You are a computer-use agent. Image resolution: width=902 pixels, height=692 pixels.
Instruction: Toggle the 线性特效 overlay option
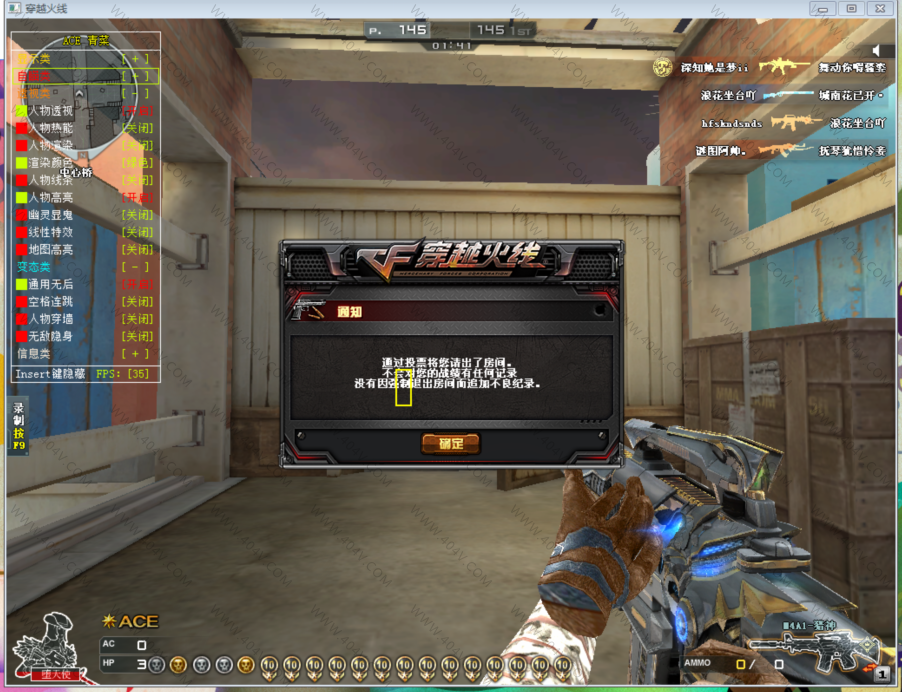(x=136, y=232)
